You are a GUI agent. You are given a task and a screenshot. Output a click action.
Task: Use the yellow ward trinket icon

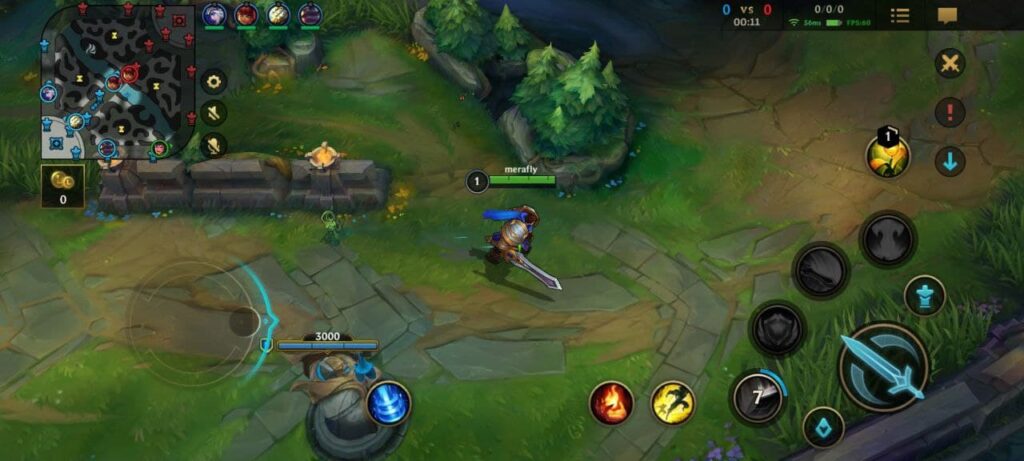[x=887, y=156]
